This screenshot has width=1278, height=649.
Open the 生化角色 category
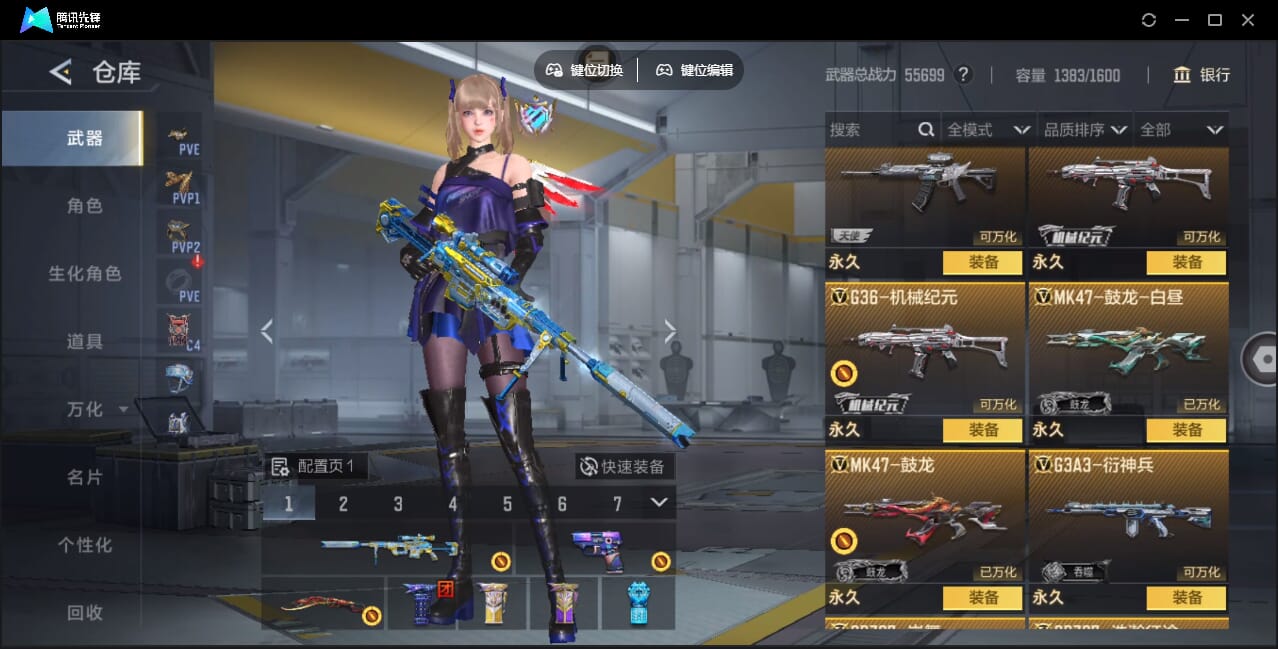click(x=85, y=274)
